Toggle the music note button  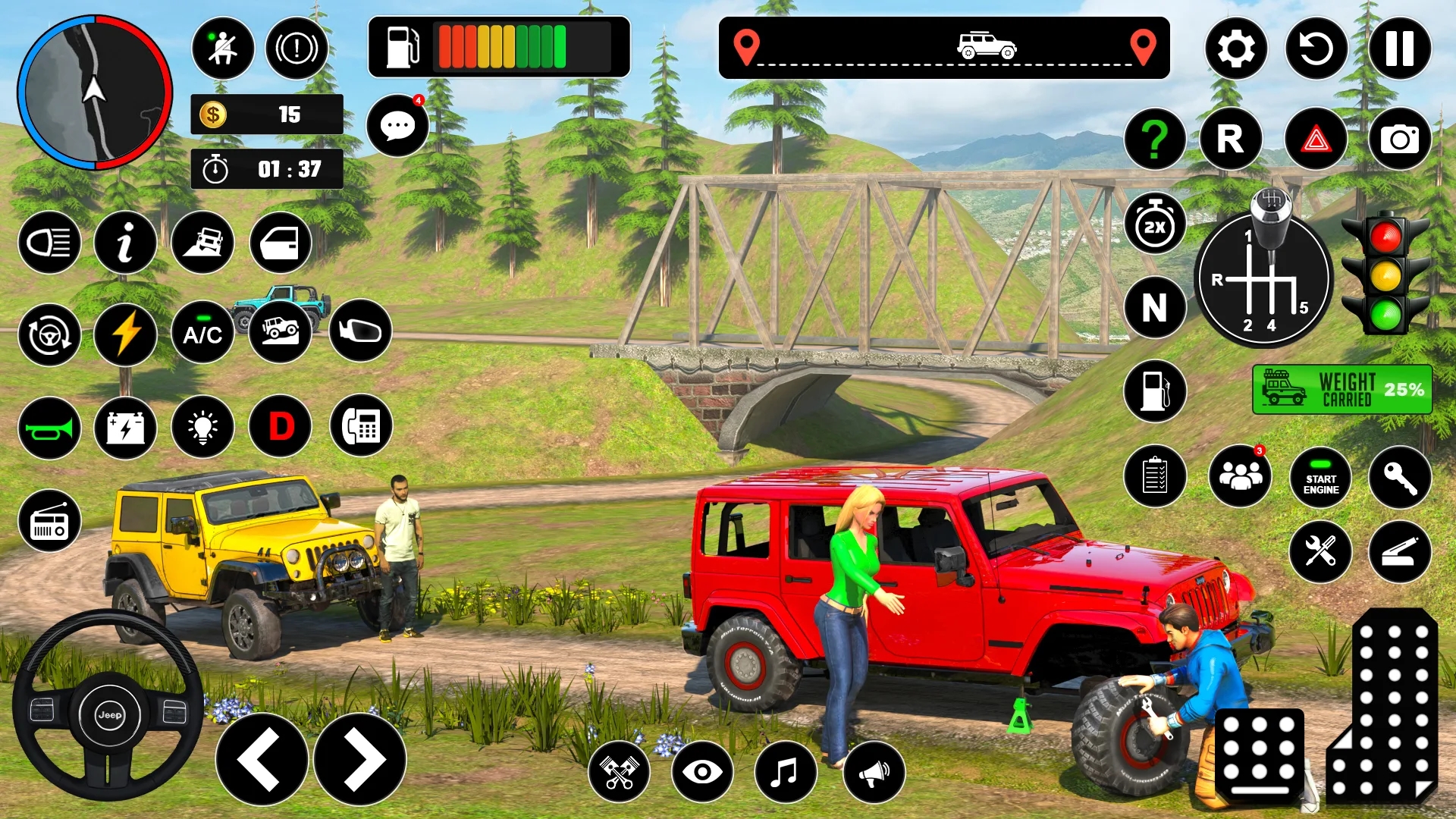point(786,772)
